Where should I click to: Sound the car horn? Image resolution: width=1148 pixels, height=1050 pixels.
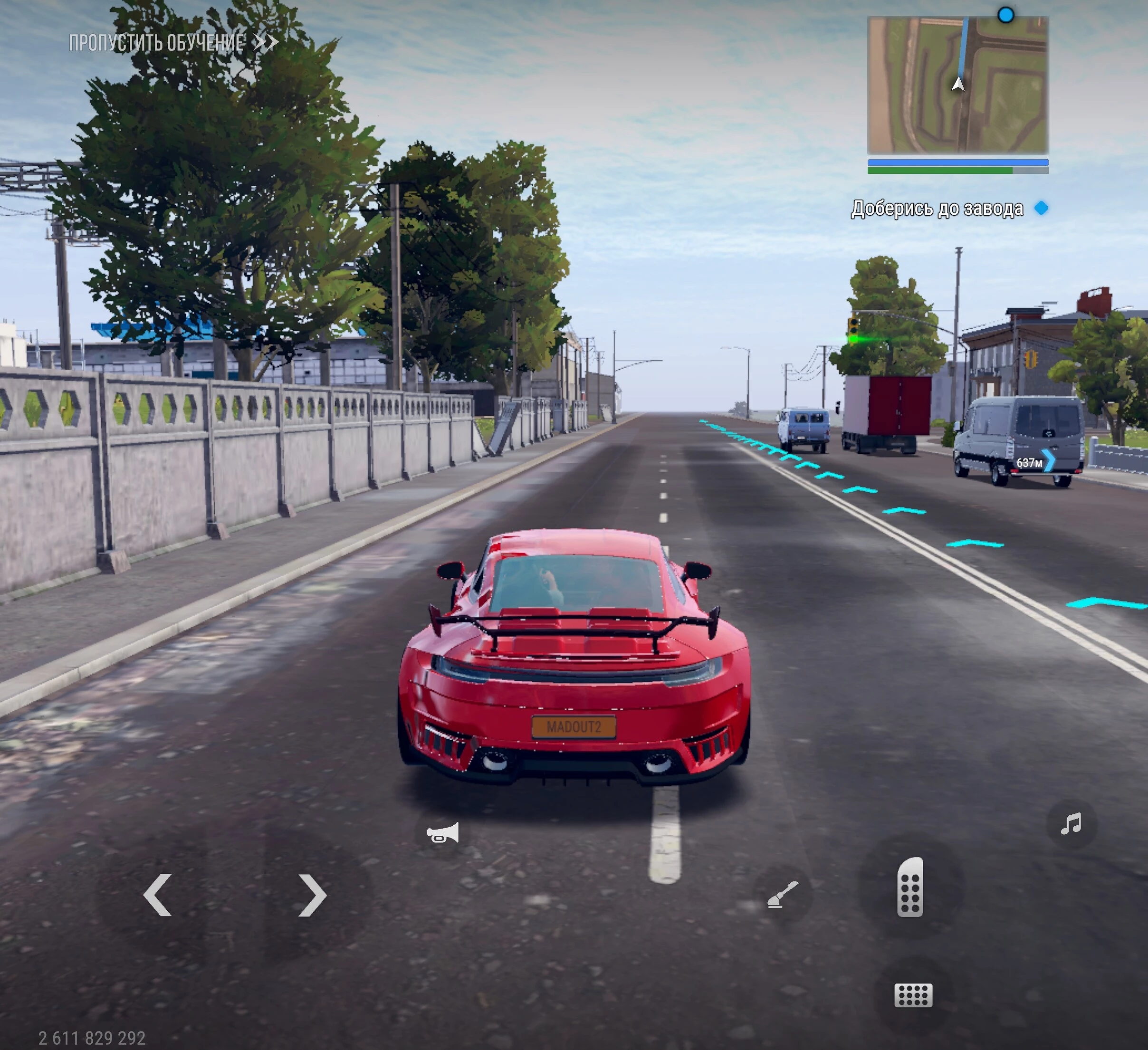tap(442, 834)
